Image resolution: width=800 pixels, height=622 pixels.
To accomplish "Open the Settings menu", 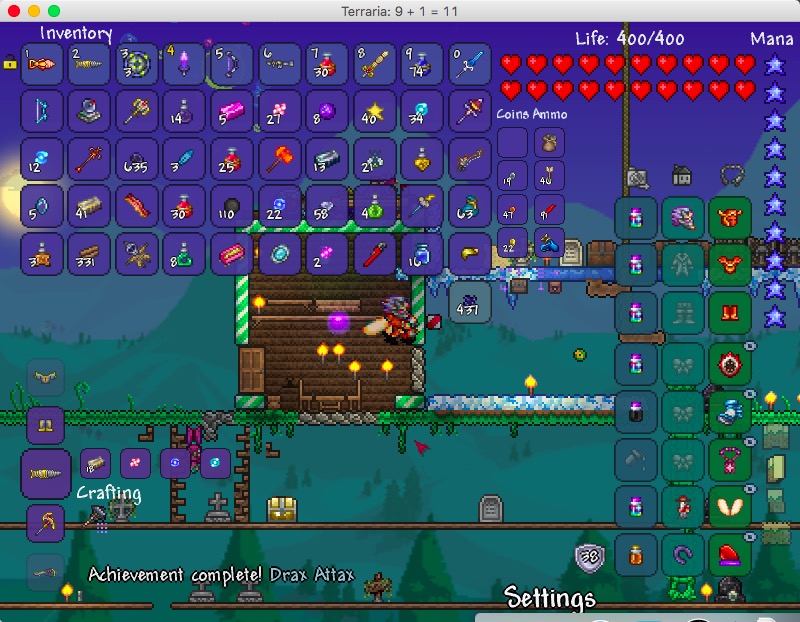I will [x=550, y=598].
